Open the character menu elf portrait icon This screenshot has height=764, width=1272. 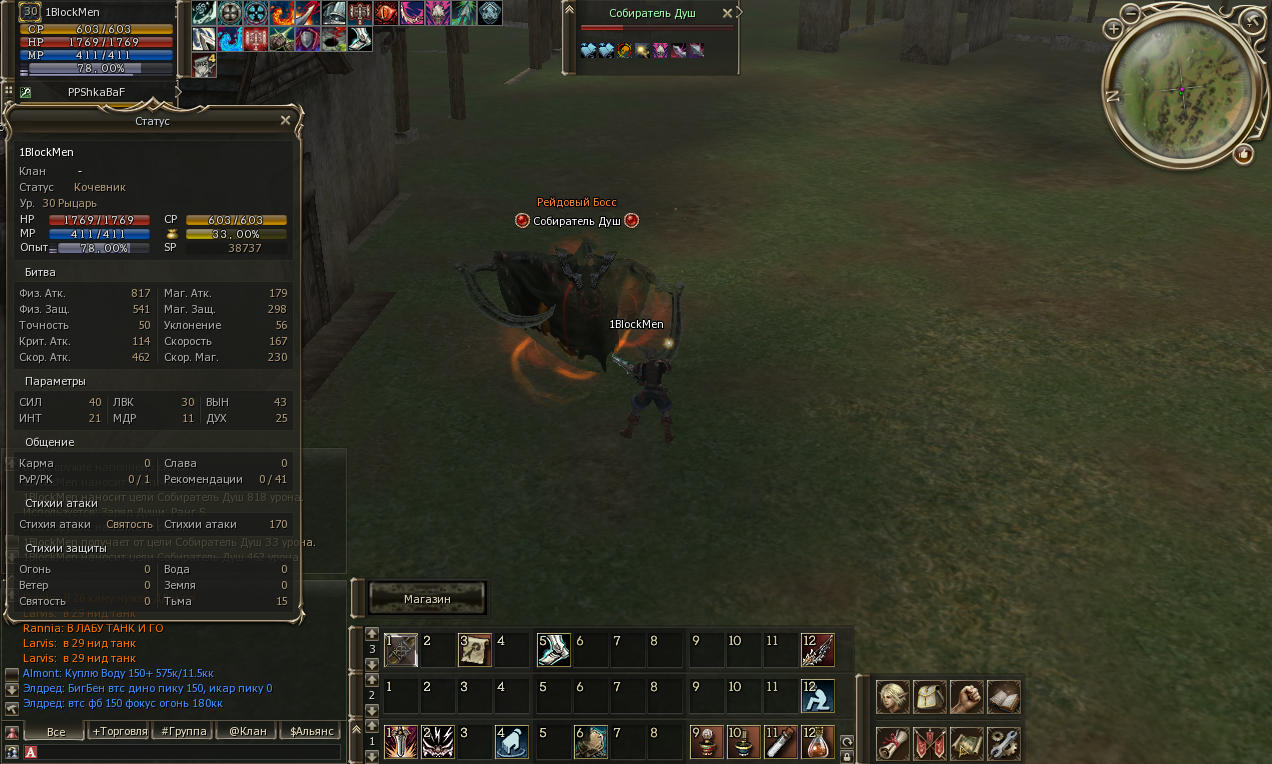892,696
